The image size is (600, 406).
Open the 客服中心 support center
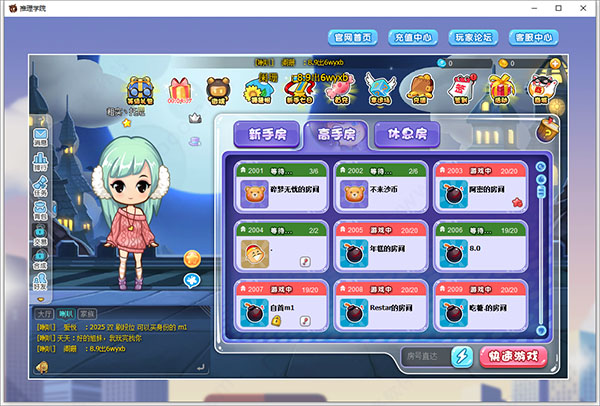tap(533, 37)
